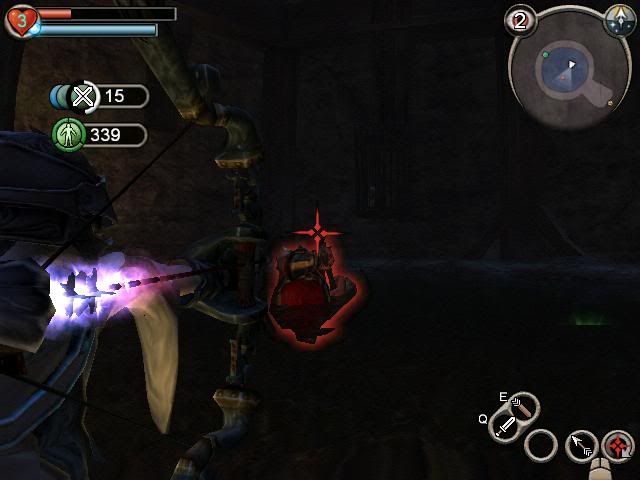The image size is (640, 480).
Task: Click the green figure experience icon
Action: [67, 134]
